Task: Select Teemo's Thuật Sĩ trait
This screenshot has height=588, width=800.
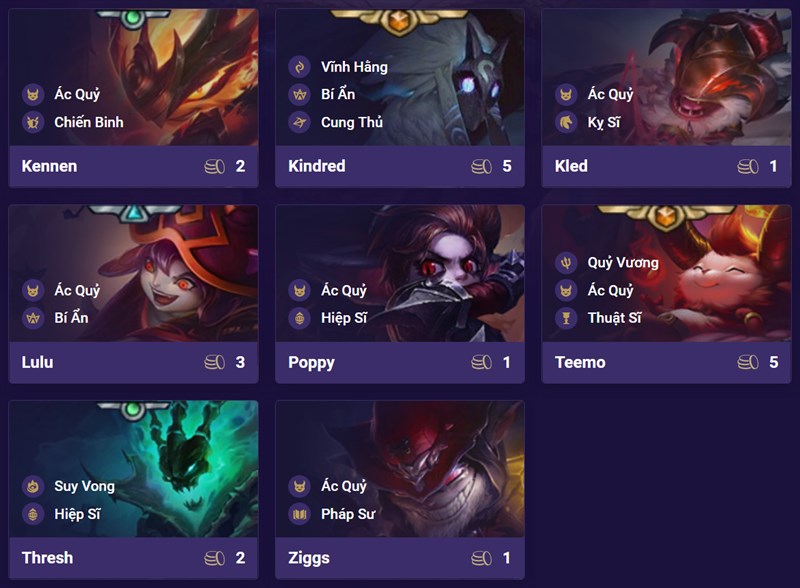Action: coord(614,318)
